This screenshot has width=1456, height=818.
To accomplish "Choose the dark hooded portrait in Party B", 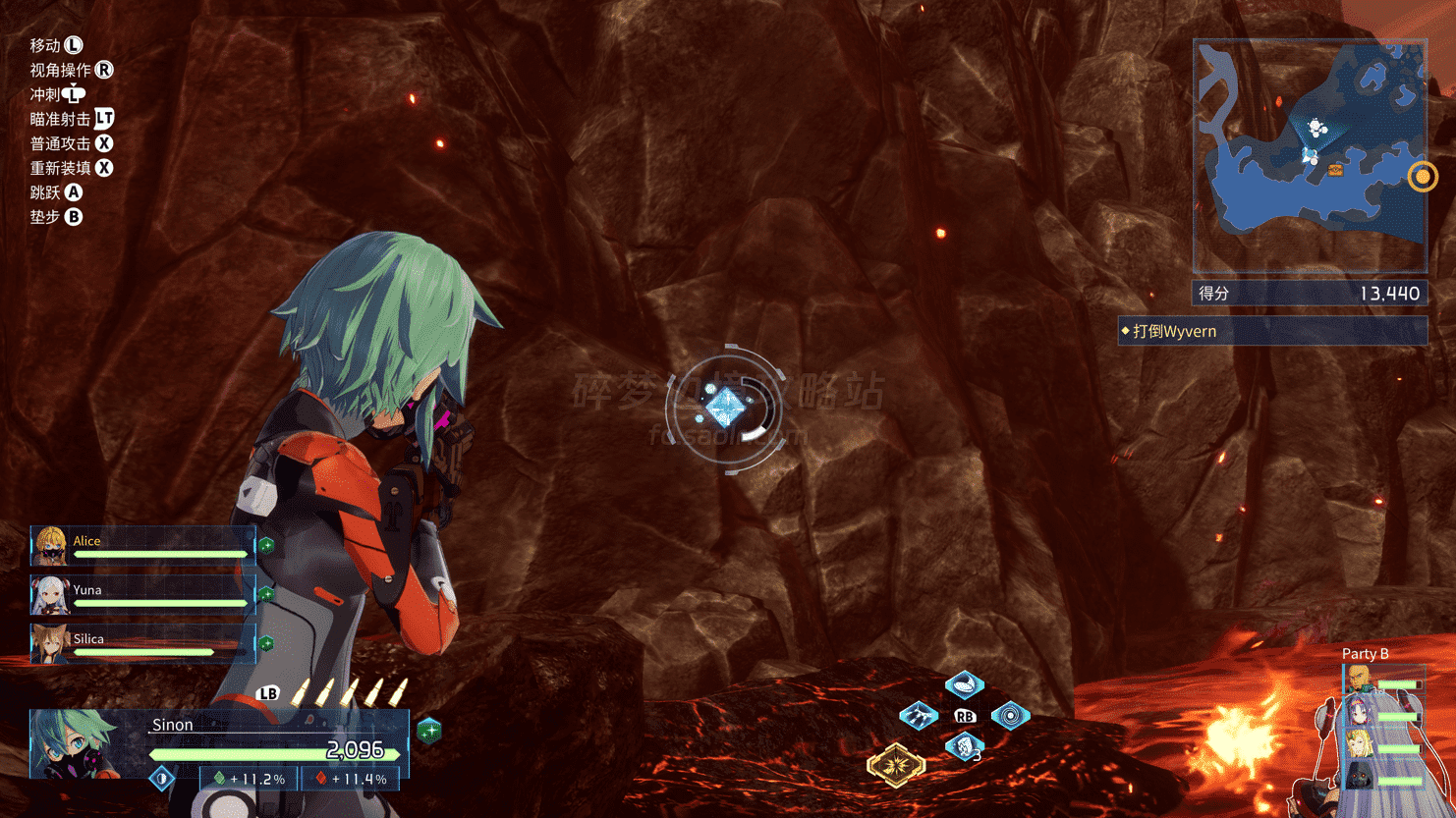I will click(x=1360, y=777).
